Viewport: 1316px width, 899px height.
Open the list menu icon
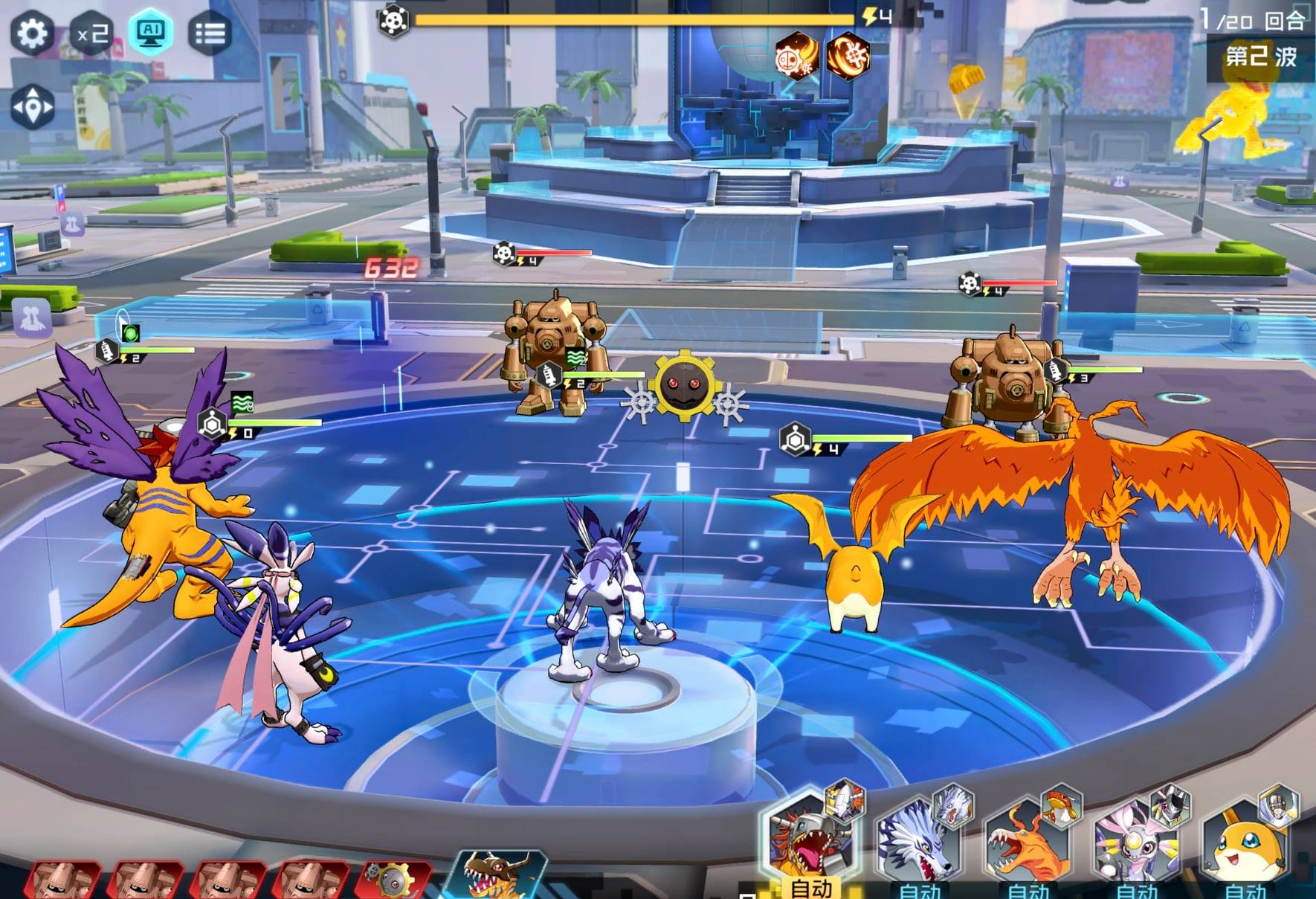click(x=210, y=33)
